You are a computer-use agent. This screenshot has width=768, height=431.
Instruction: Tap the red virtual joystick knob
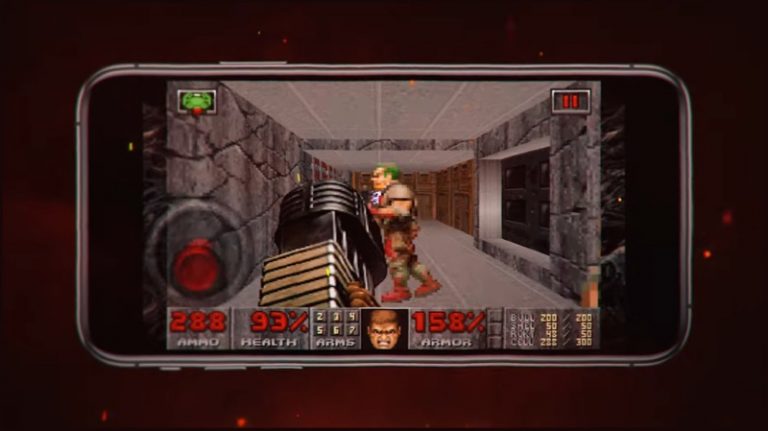197,266
